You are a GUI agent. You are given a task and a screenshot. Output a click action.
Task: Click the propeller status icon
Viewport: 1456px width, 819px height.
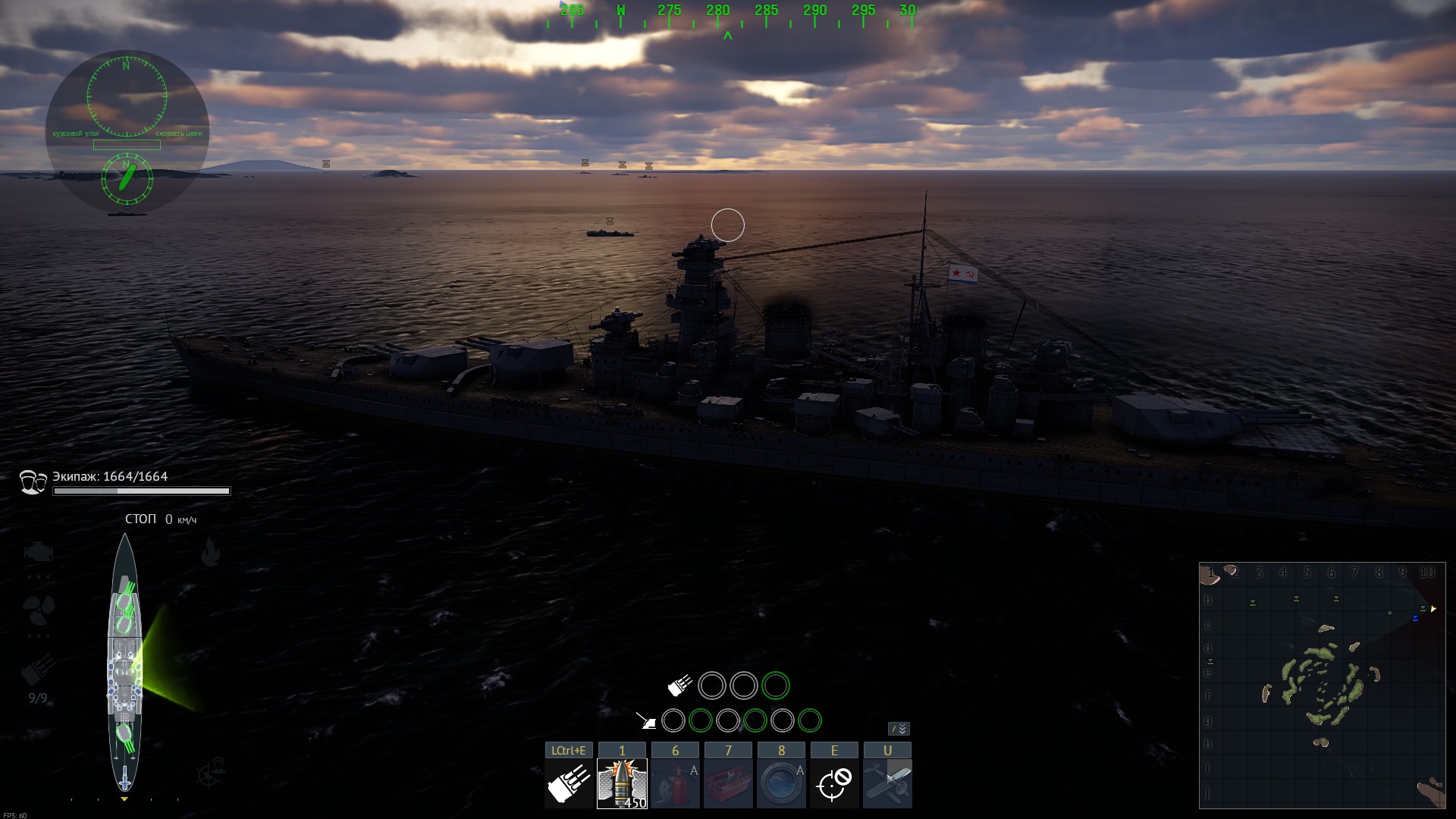[x=38, y=608]
